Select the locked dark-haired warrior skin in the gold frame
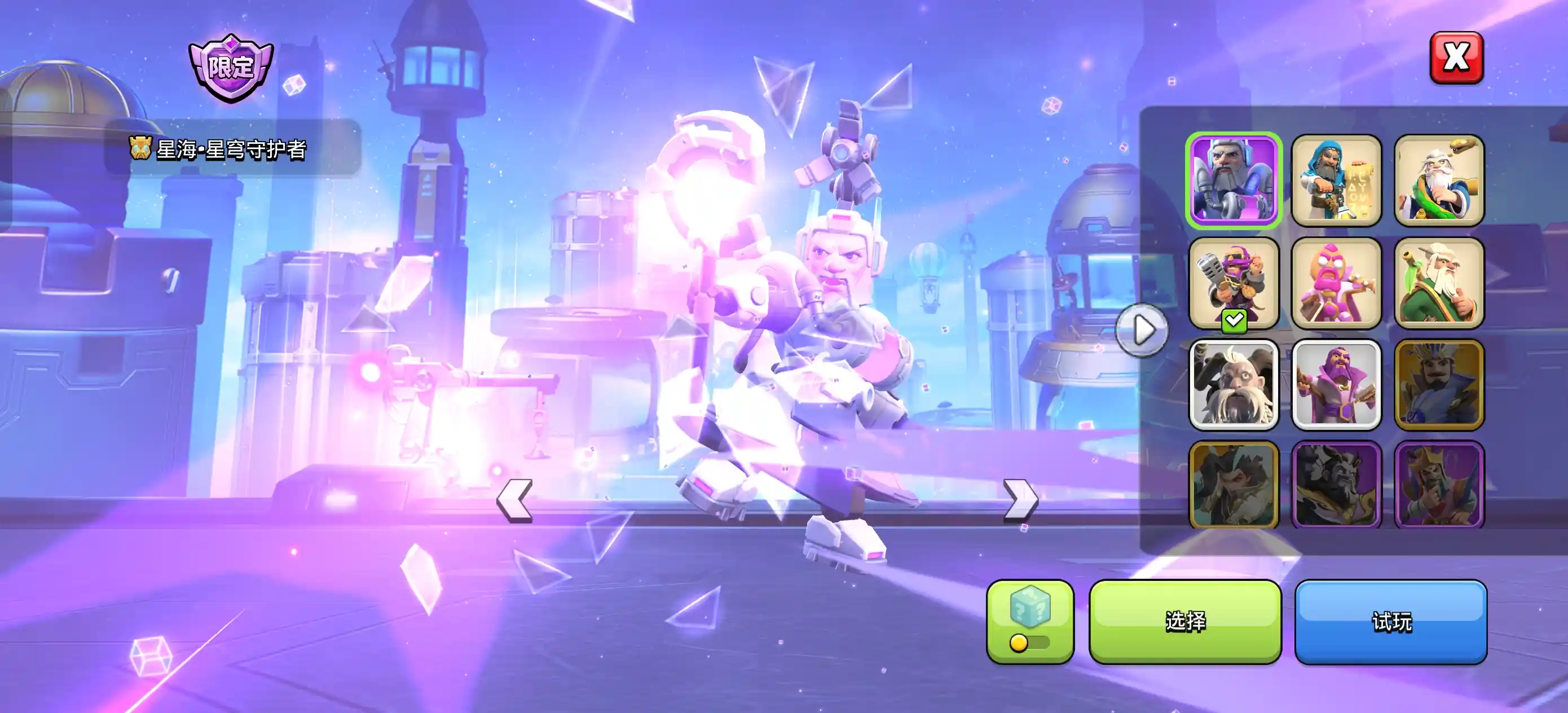 click(x=1234, y=485)
